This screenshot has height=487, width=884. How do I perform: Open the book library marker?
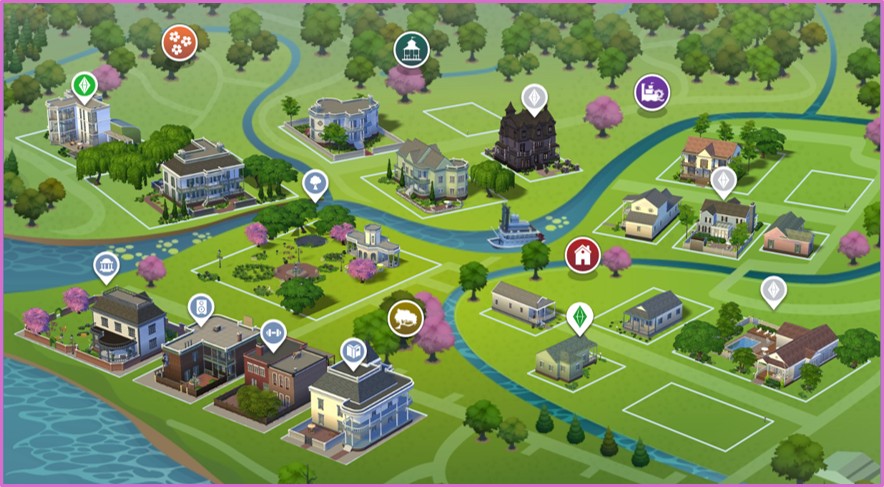tap(352, 352)
